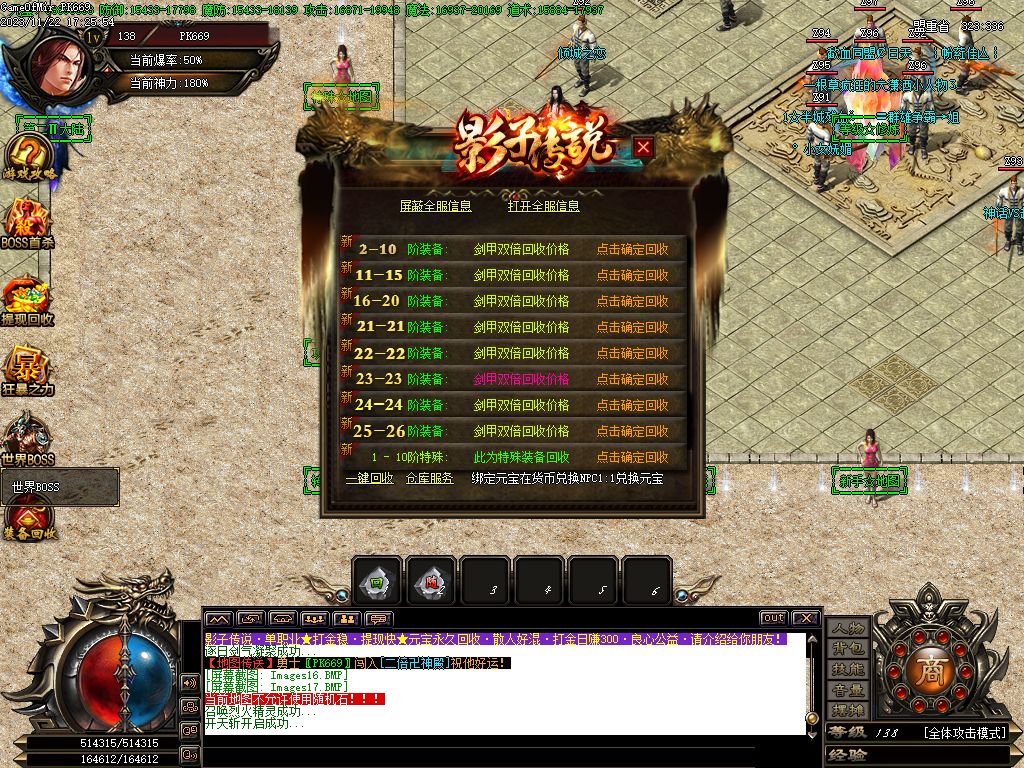
Task: Click the chat window's out button
Action: 773,618
